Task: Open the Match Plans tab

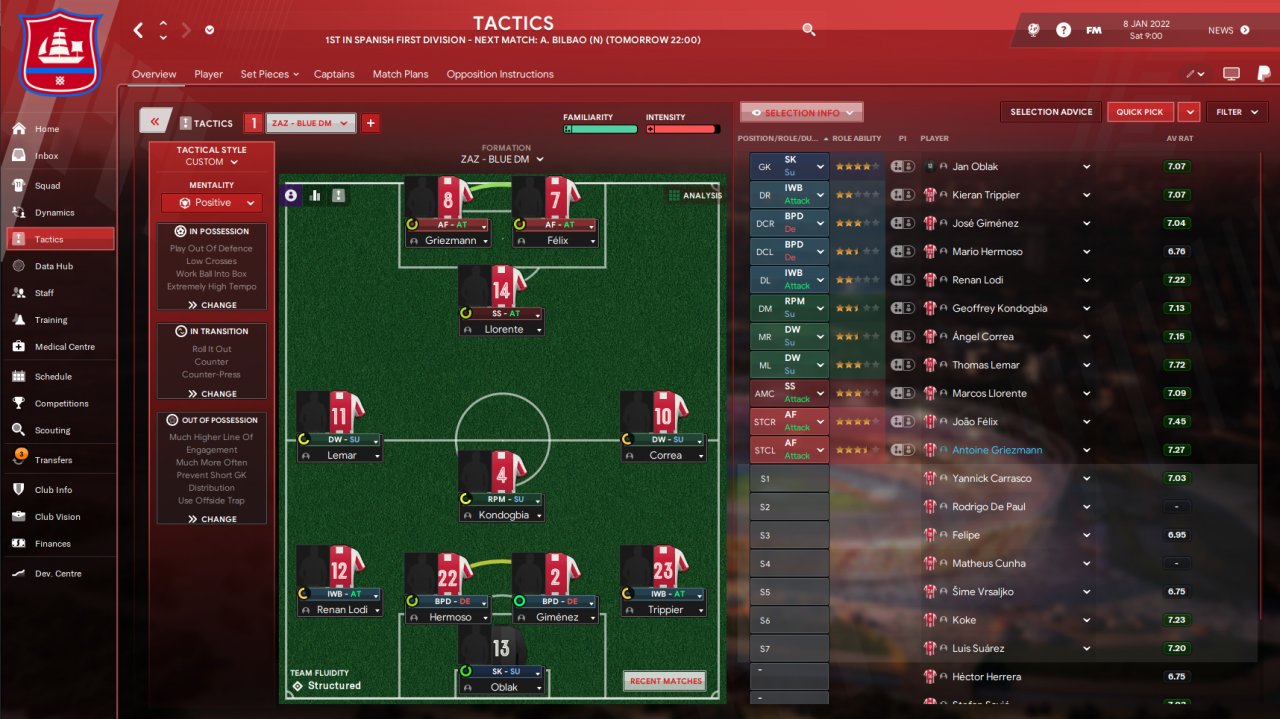Action: (x=400, y=74)
